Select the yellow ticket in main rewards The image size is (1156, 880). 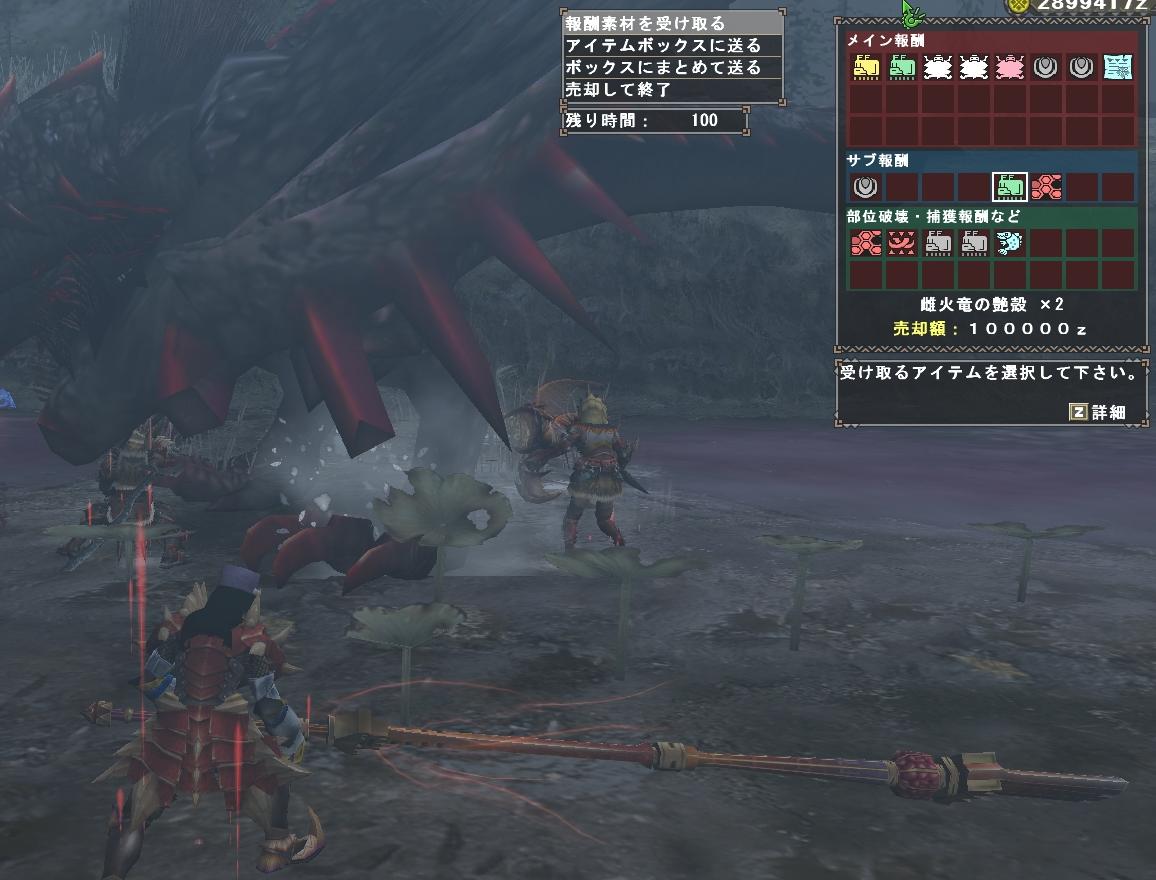tap(866, 68)
